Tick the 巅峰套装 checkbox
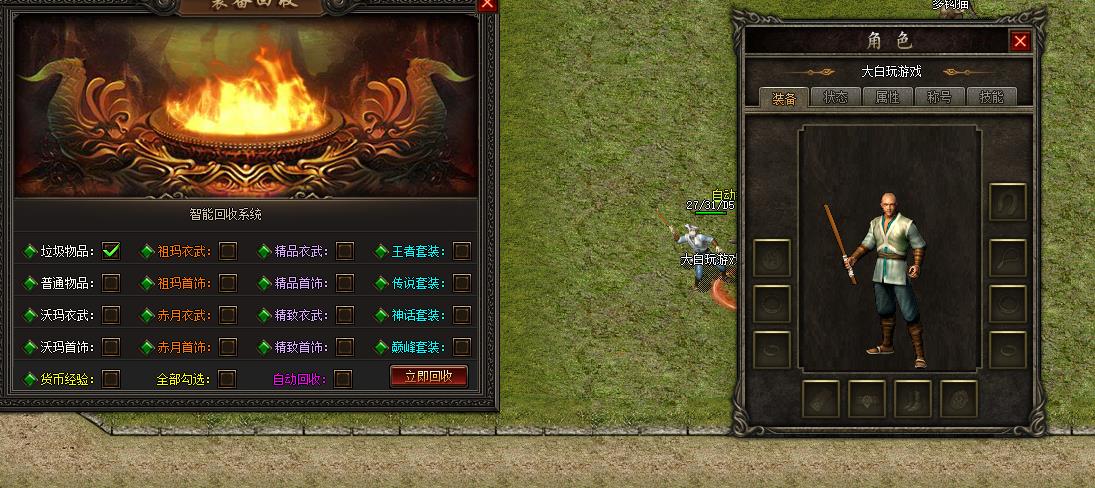 click(461, 347)
